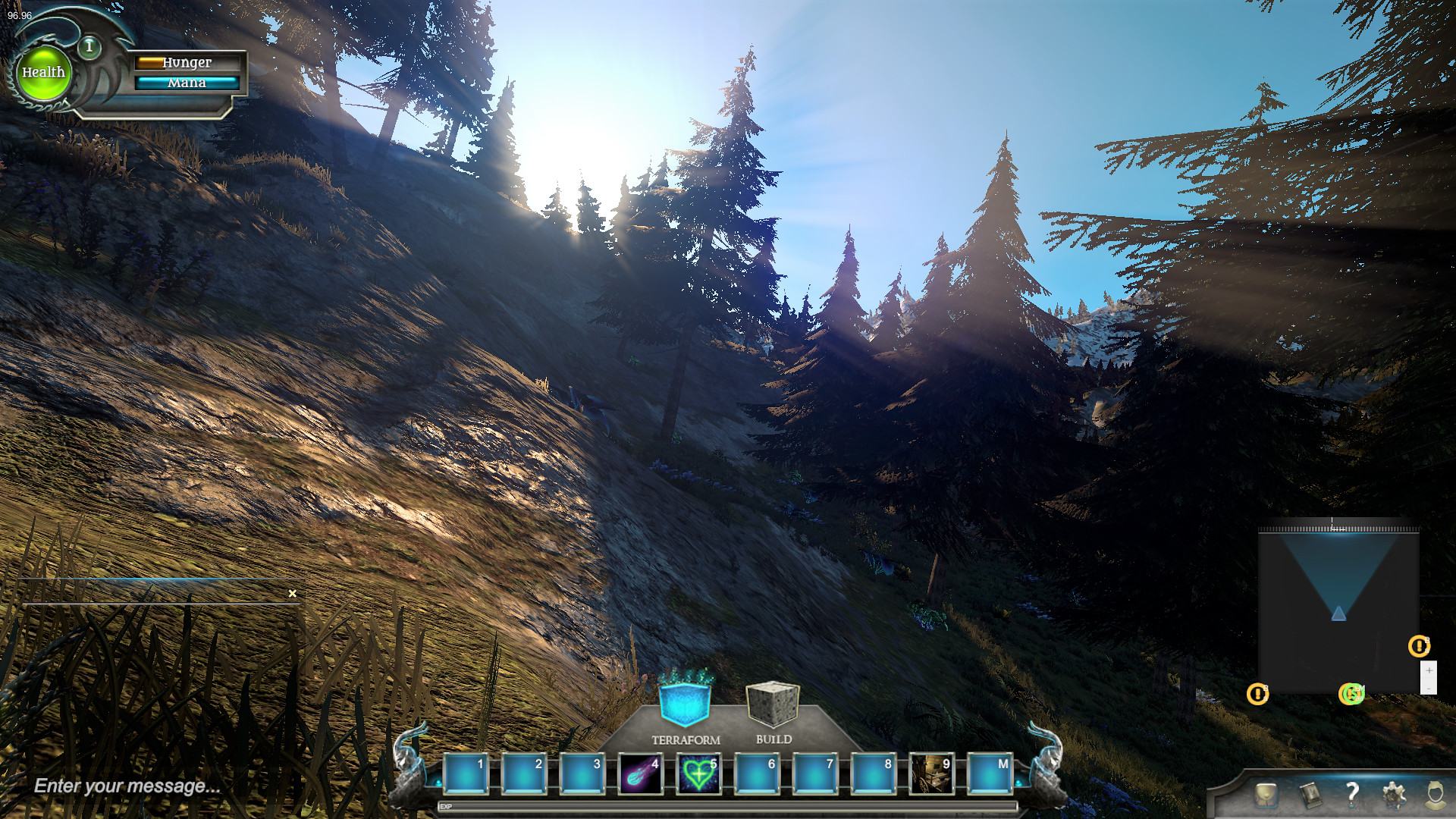Select the workshop item in slot 9
The width and height of the screenshot is (1456, 819).
(x=930, y=774)
